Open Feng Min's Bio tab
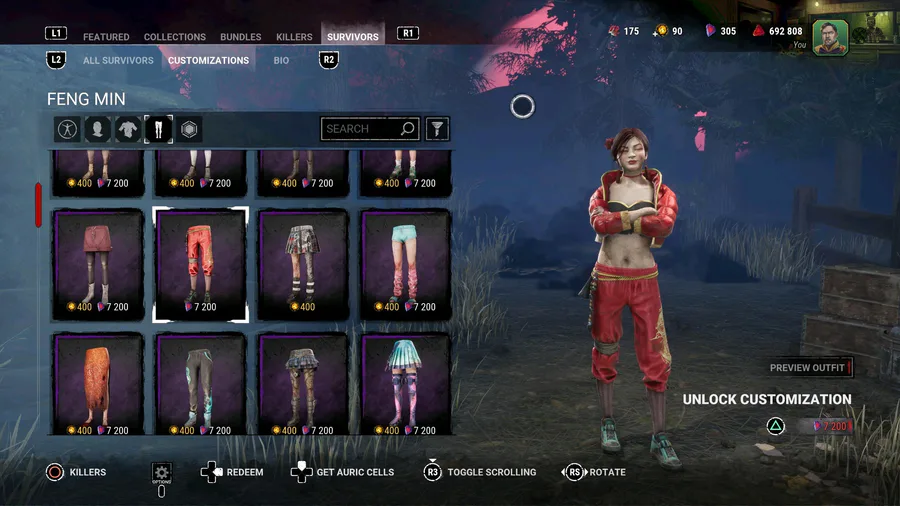 282,60
